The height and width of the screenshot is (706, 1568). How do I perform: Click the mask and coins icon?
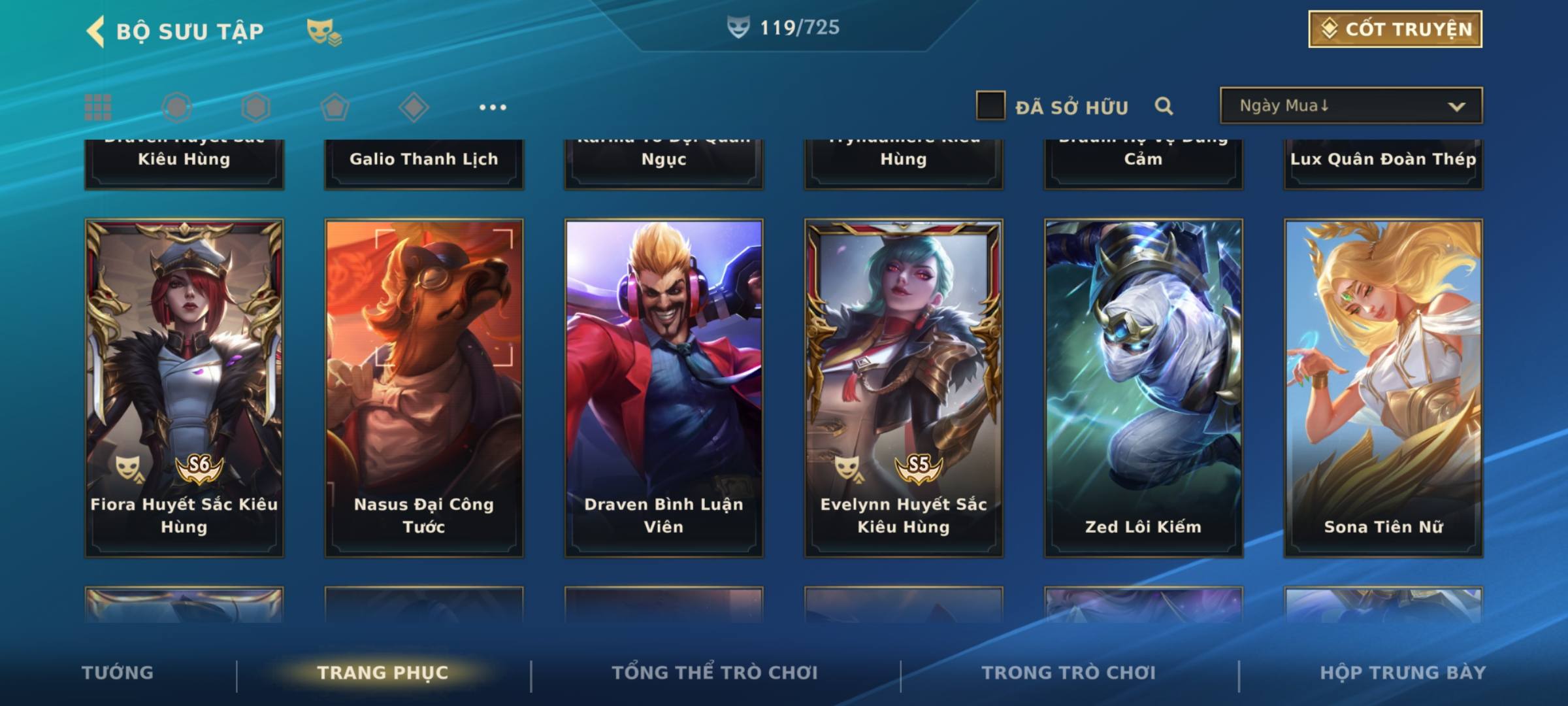click(x=324, y=31)
